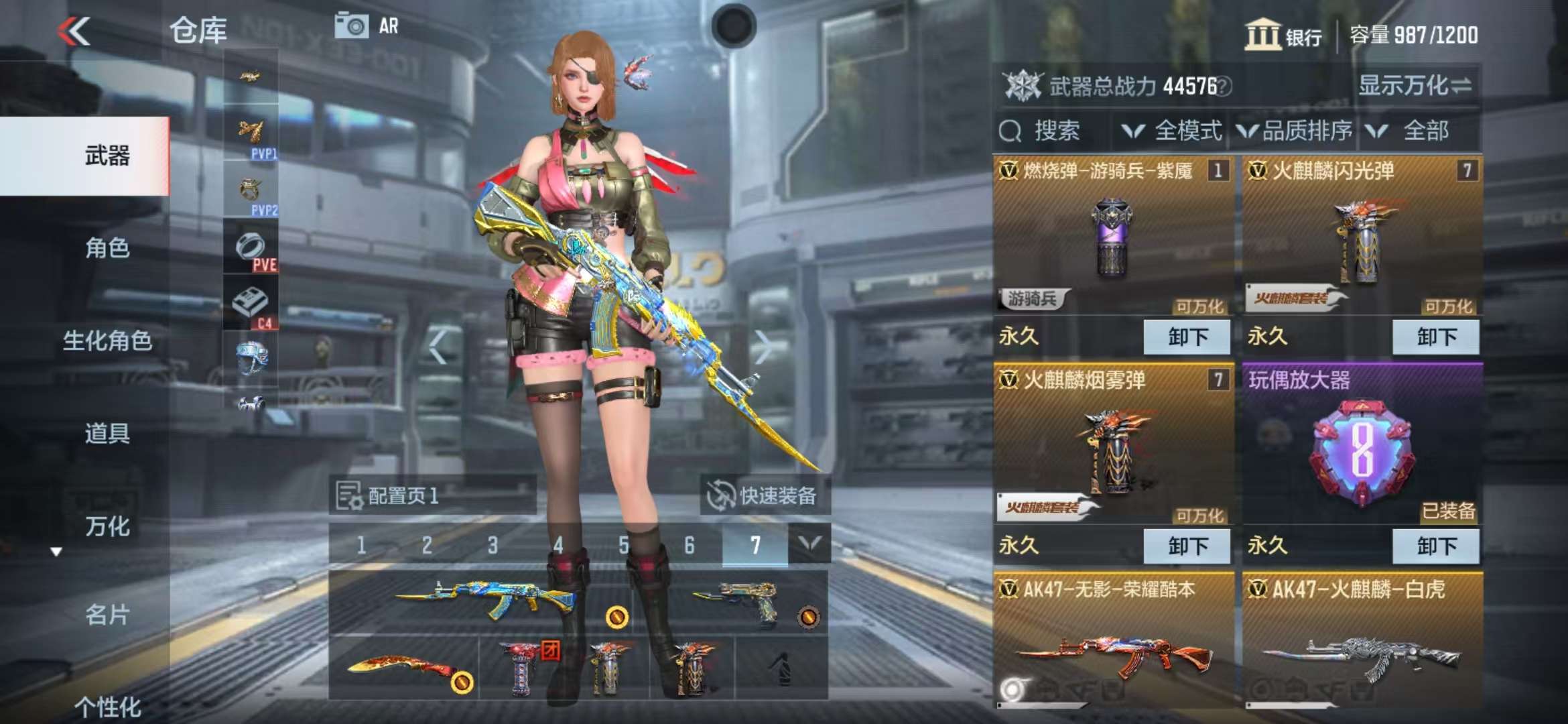The image size is (1568, 724).
Task: Switch to the 生化角色 tab
Action: pos(107,341)
